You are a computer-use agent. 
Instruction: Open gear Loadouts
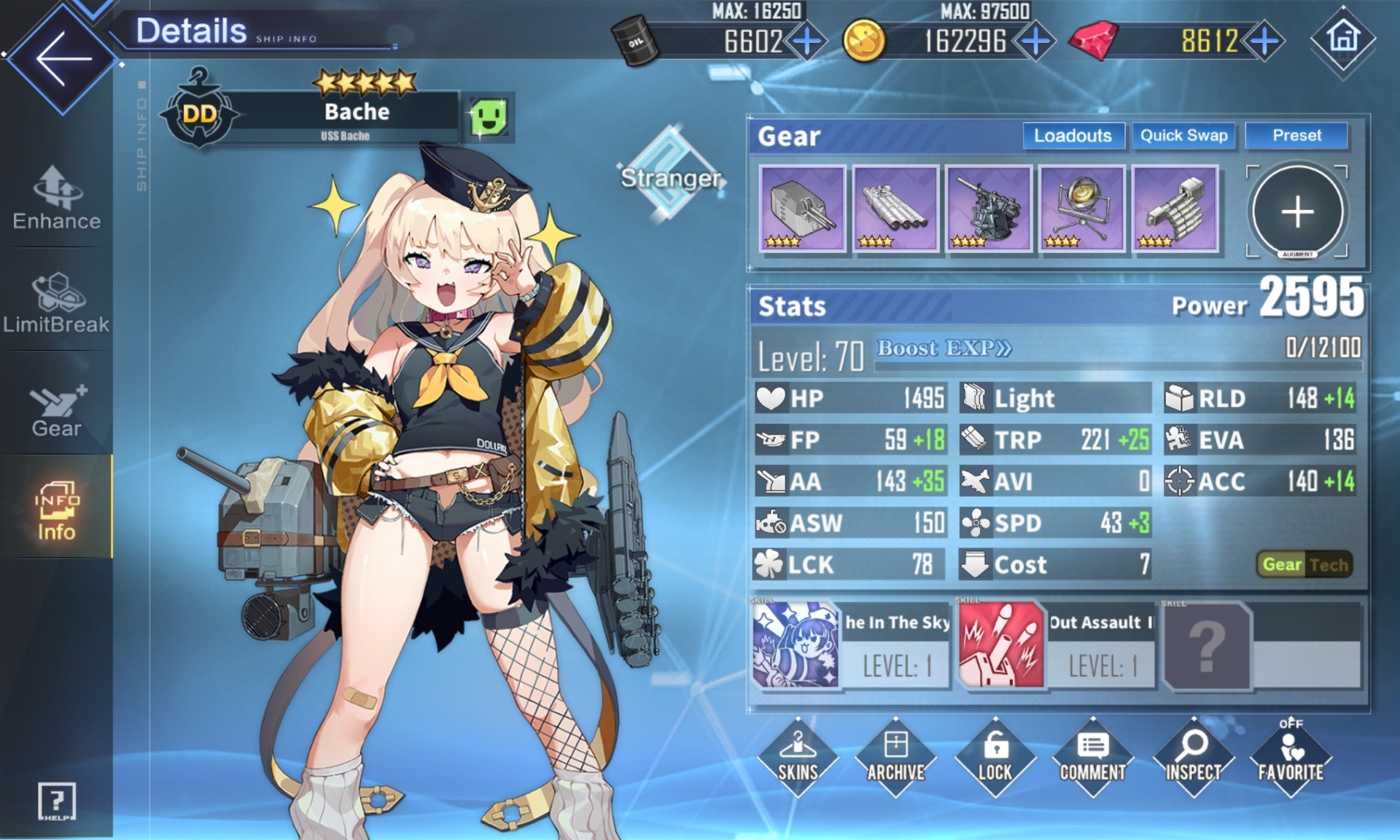(x=1073, y=136)
